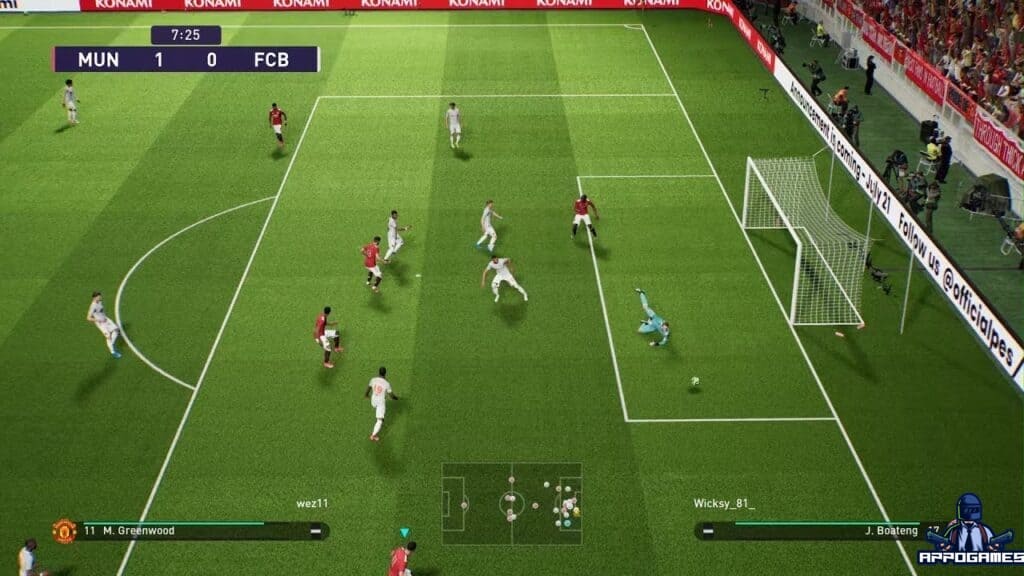The height and width of the screenshot is (576, 1024).
Task: Select the Manchester United club crest
Action: (x=64, y=531)
